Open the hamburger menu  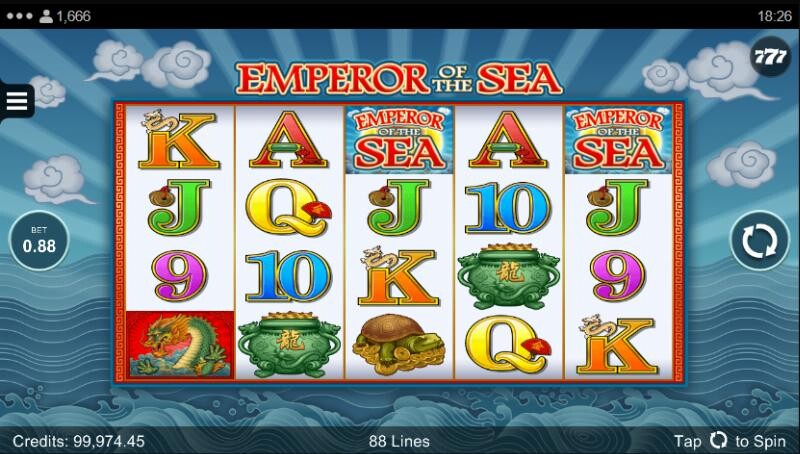click(18, 100)
